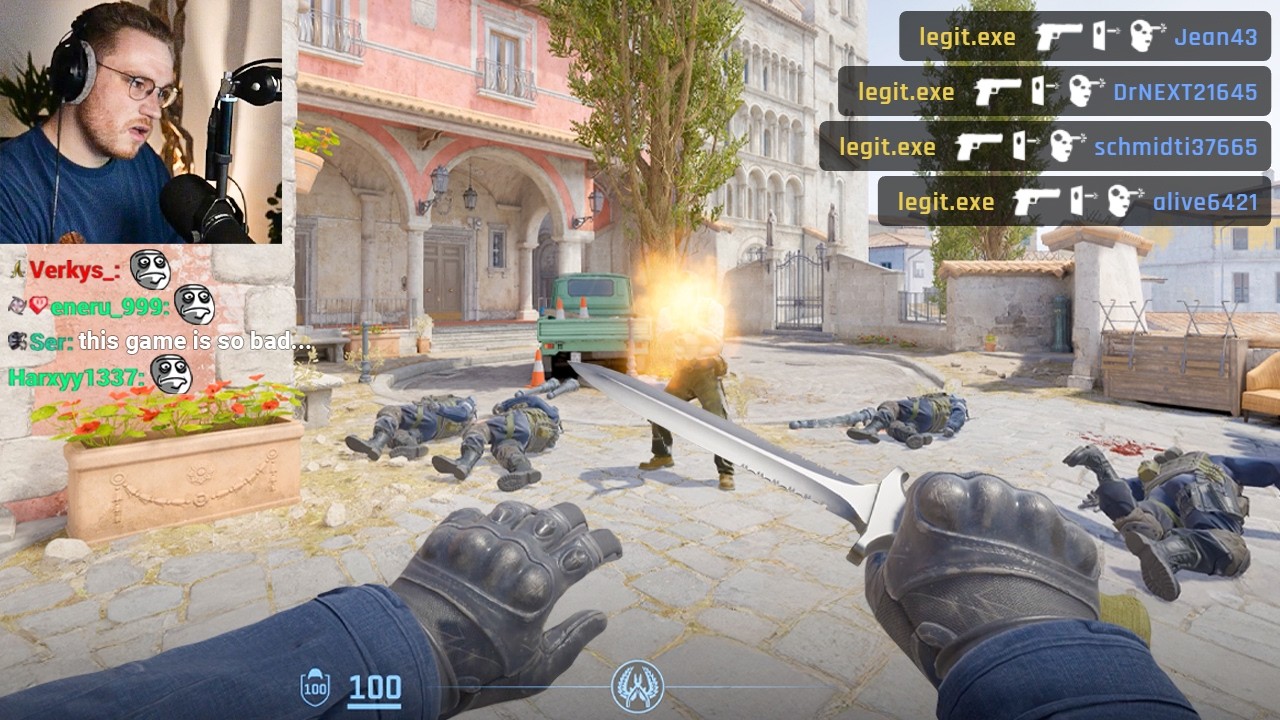Image resolution: width=1280 pixels, height=720 pixels.
Task: Open eneru_999's chat profile
Action: coord(108,307)
